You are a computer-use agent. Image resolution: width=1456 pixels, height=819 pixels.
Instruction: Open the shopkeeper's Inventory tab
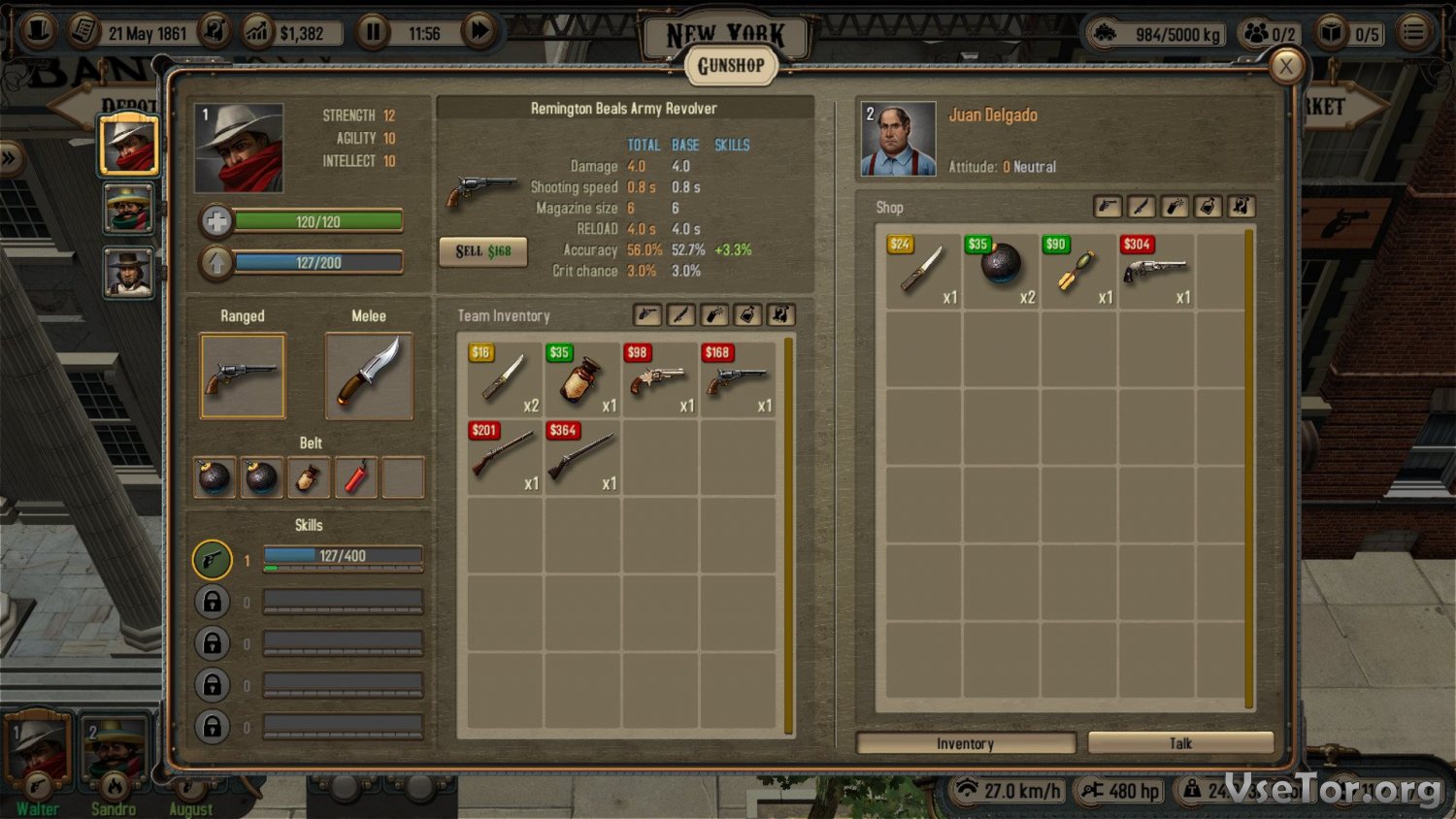coord(965,743)
